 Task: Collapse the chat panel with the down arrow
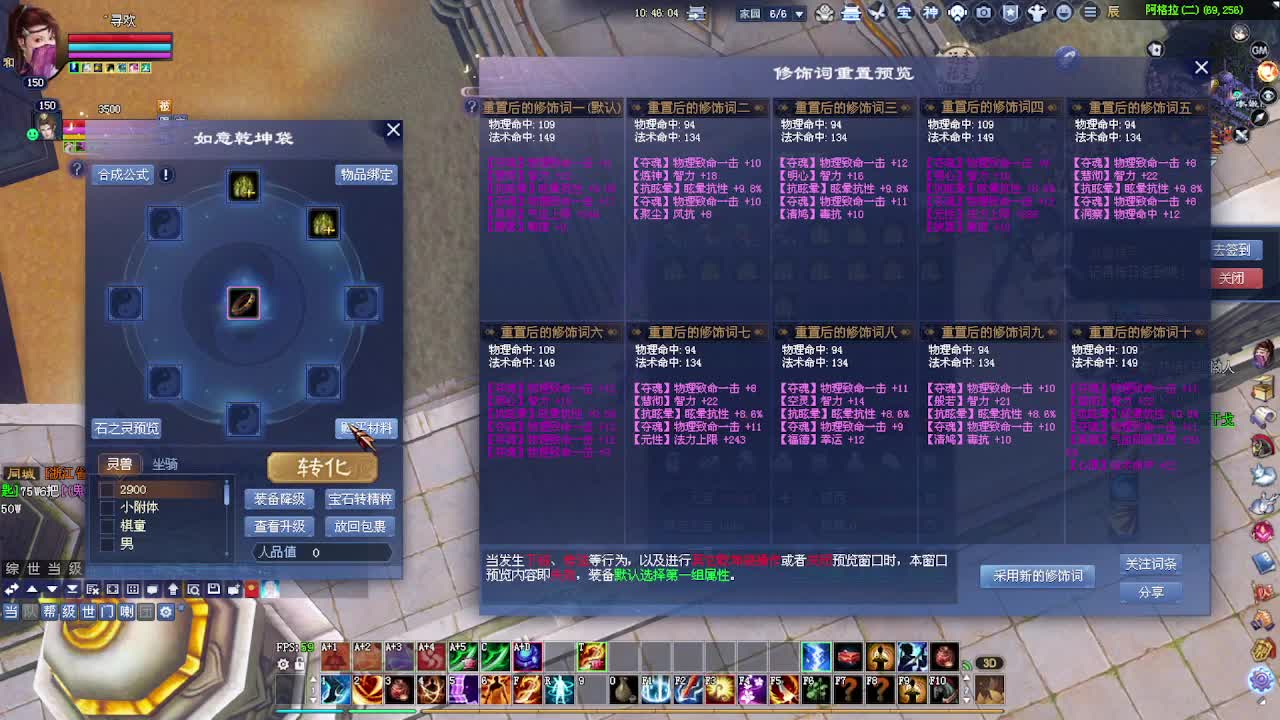[x=52, y=589]
